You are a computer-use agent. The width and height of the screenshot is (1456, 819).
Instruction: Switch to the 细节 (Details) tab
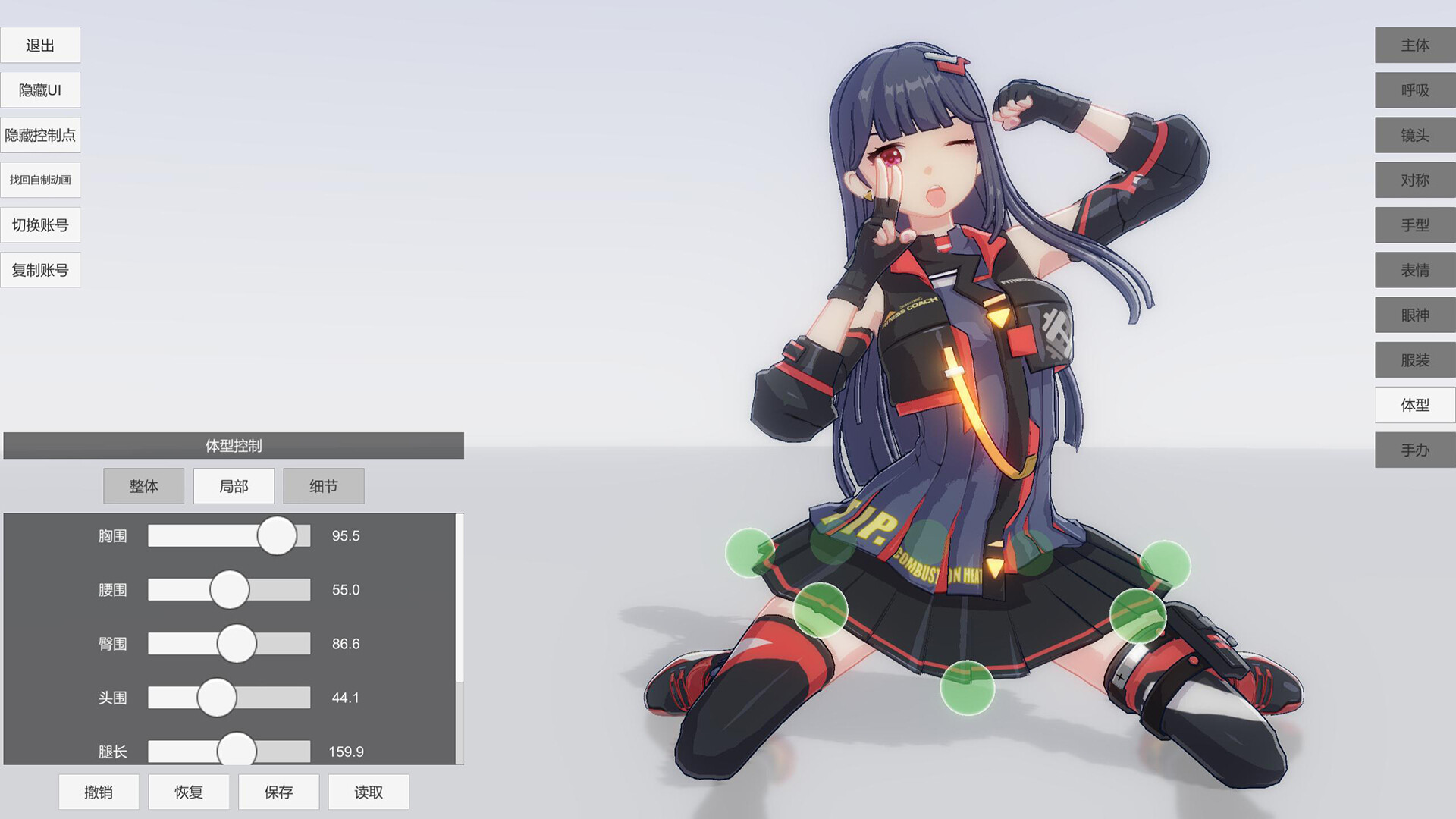click(324, 485)
